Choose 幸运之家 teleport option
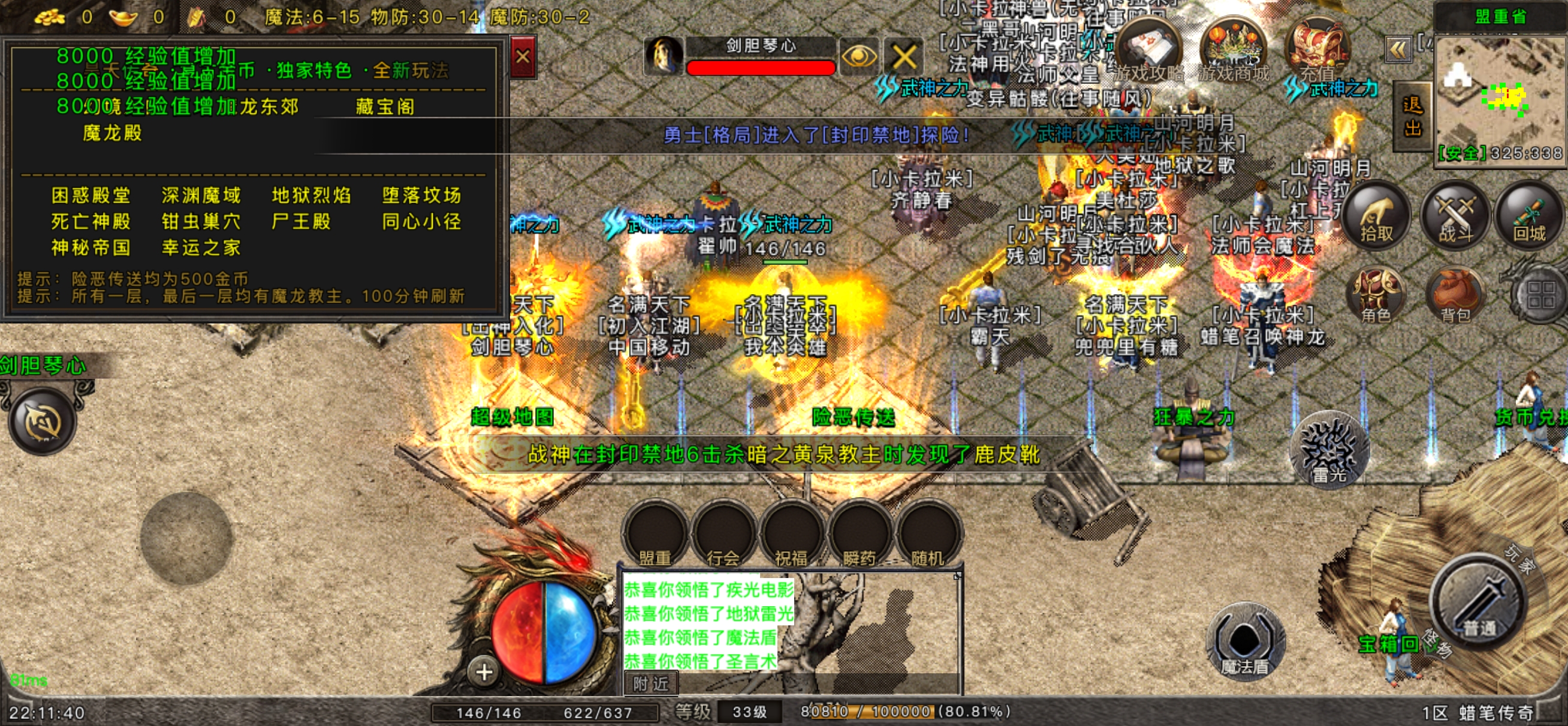 pyautogui.click(x=201, y=247)
